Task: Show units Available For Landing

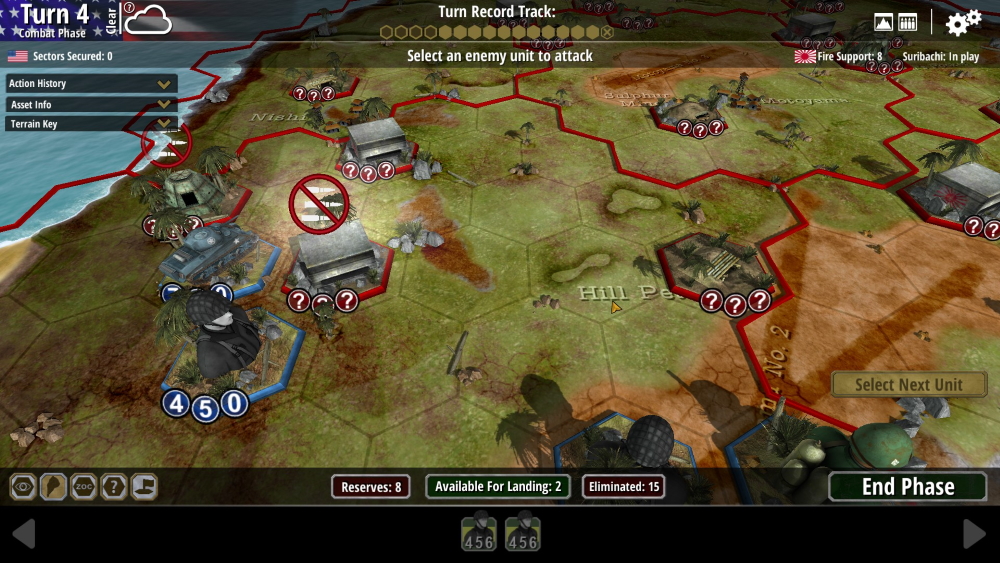Action: pos(499,487)
